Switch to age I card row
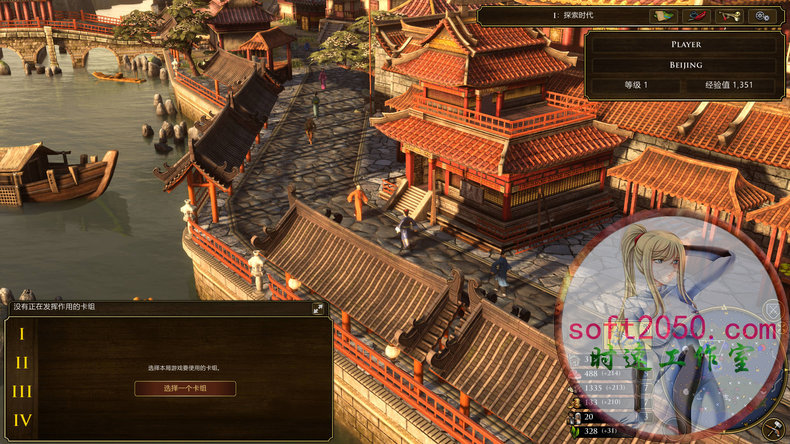The width and height of the screenshot is (790, 444). tap(22, 334)
